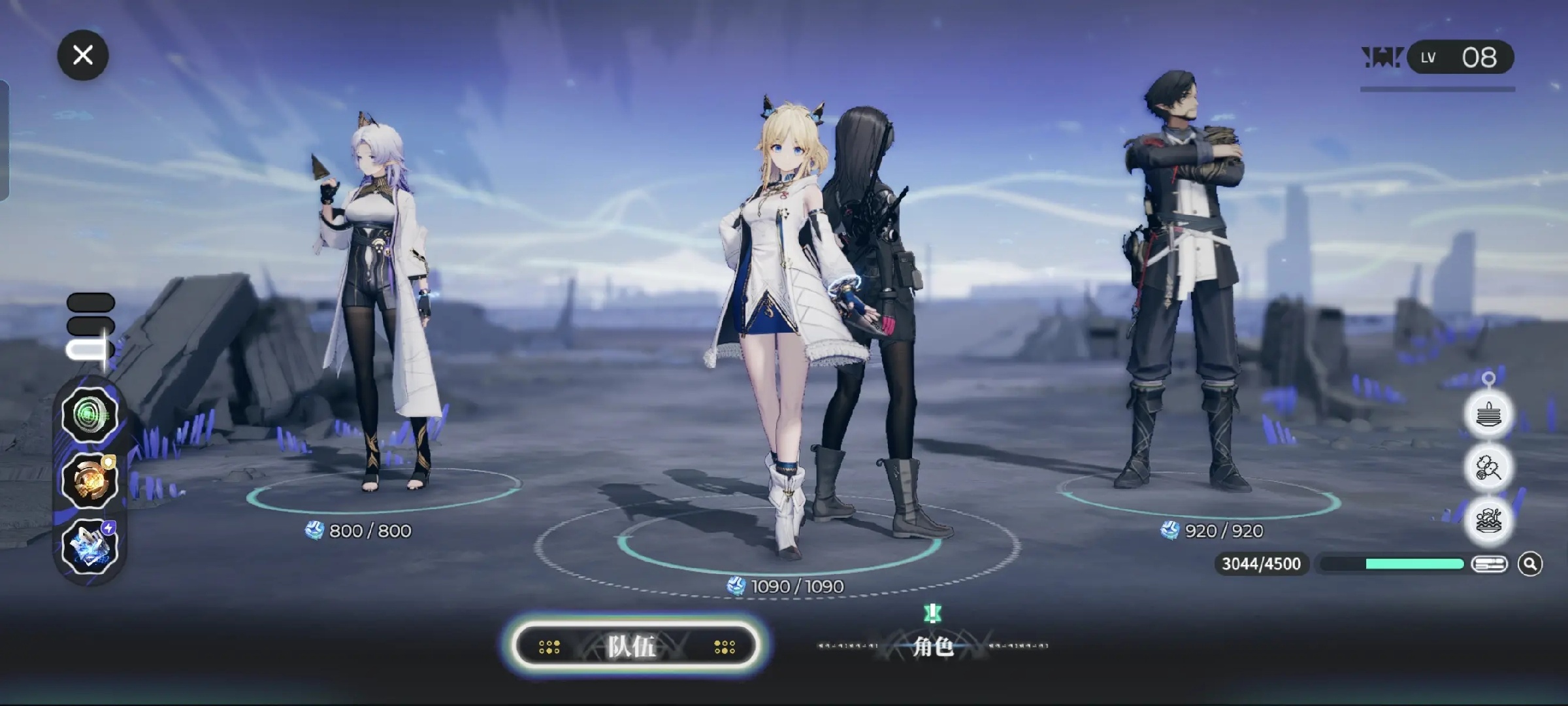Viewport: 1568px width, 706px height.
Task: Open the LV 08 level indicator
Action: [1460, 58]
